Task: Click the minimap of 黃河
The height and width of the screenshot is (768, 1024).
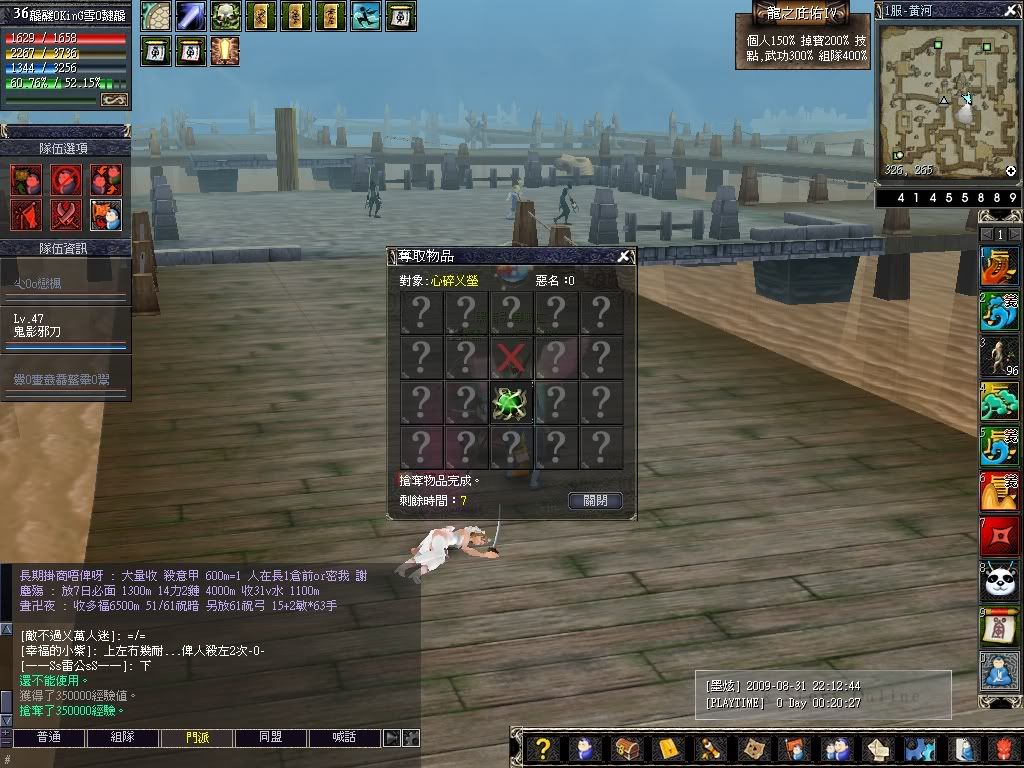Action: coord(947,100)
